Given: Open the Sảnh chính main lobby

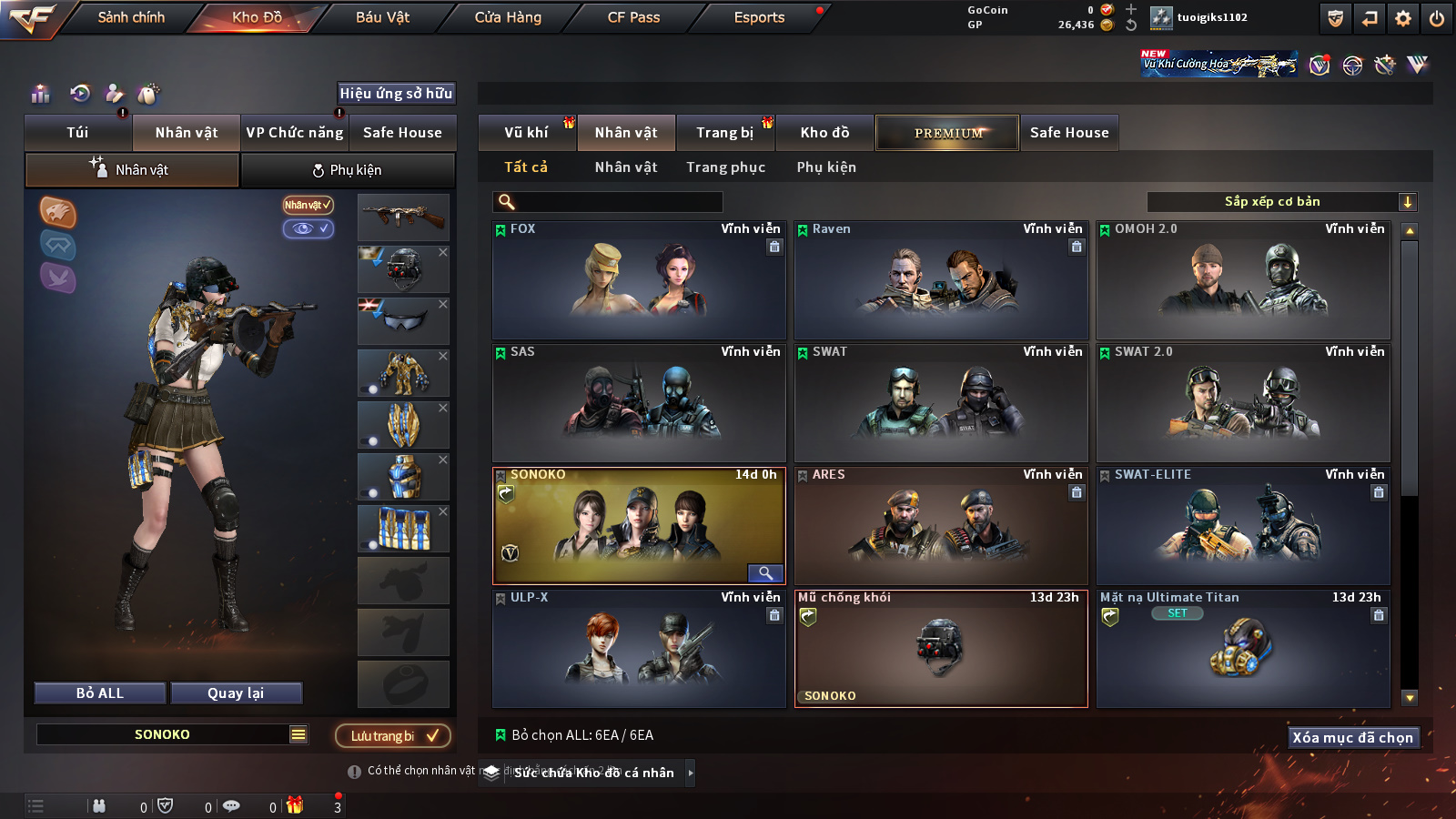Looking at the screenshot, I should [x=131, y=17].
